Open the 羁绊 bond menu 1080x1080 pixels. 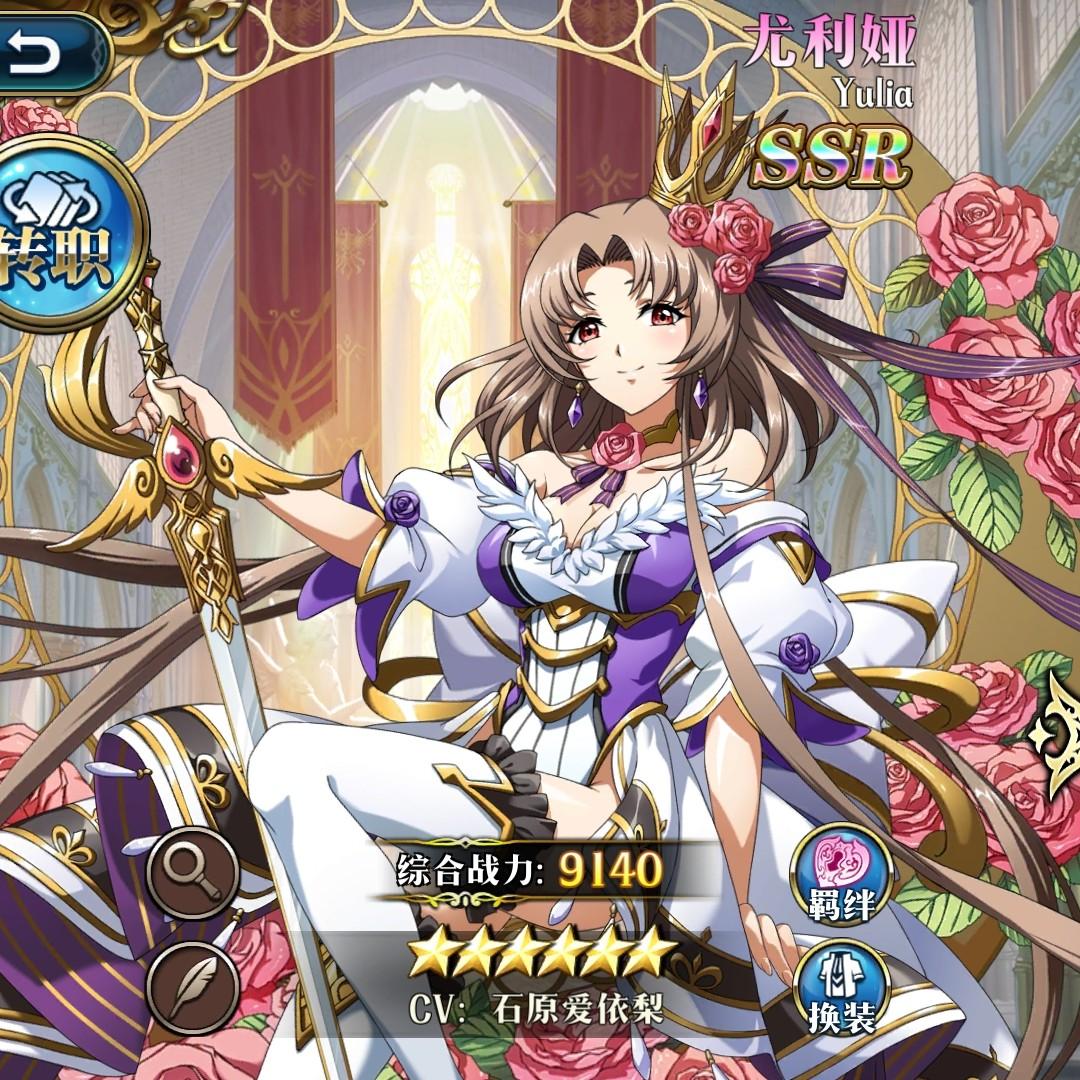pyautogui.click(x=841, y=874)
